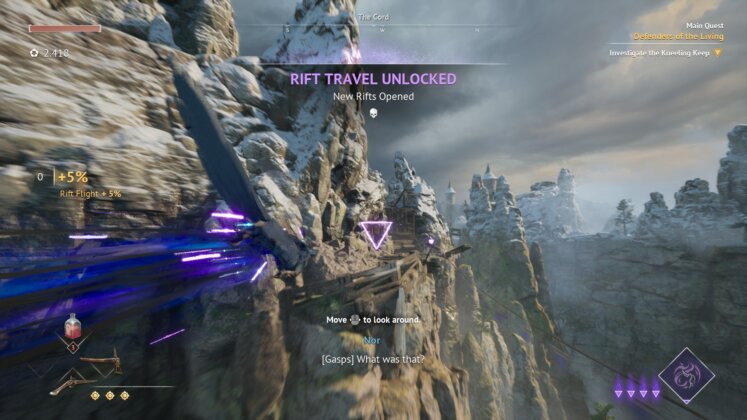Click the purple triangle rift marker
The width and height of the screenshot is (747, 420).
376,235
